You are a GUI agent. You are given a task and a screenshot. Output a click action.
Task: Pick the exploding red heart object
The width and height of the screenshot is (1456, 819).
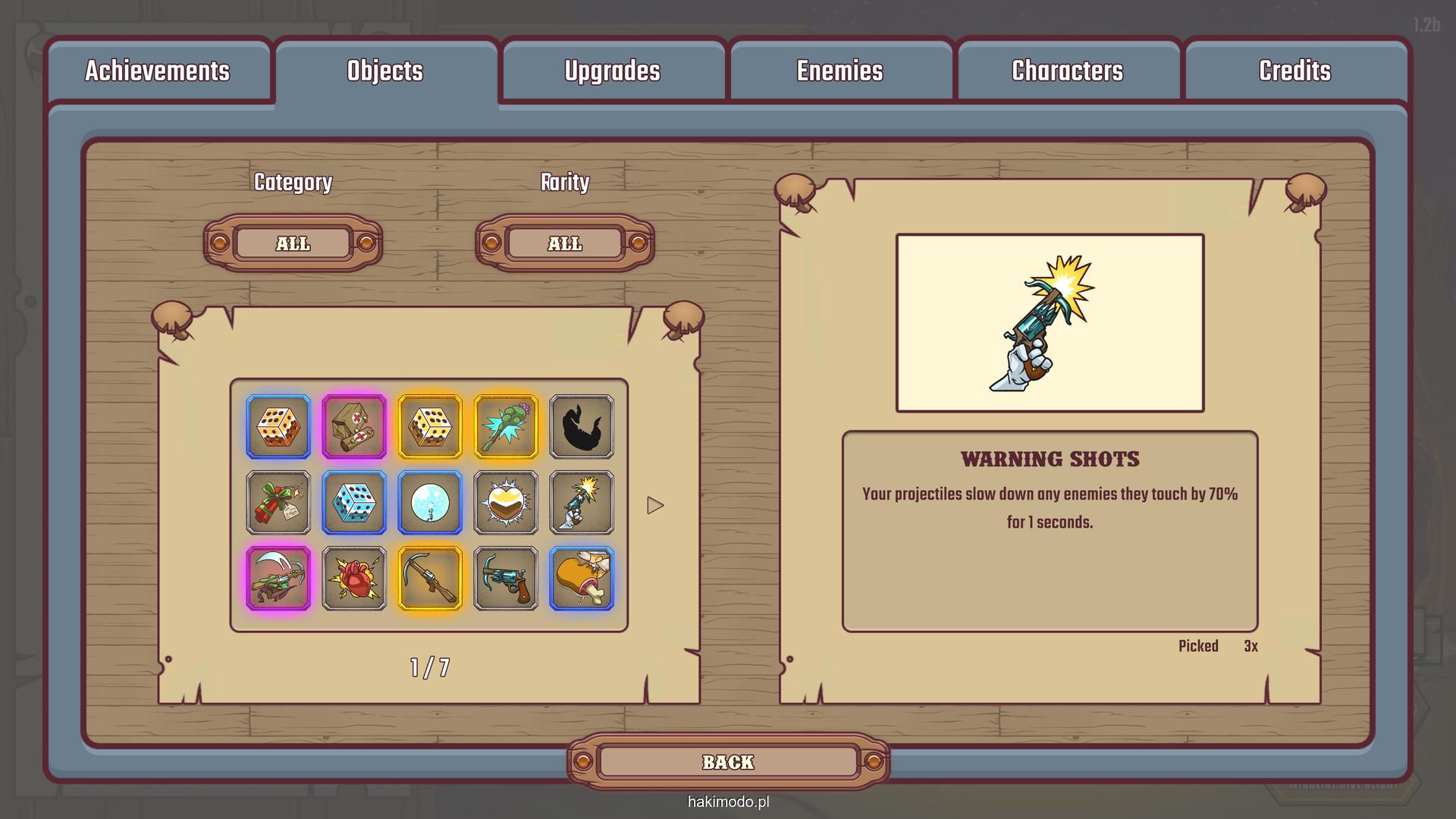[x=354, y=579]
